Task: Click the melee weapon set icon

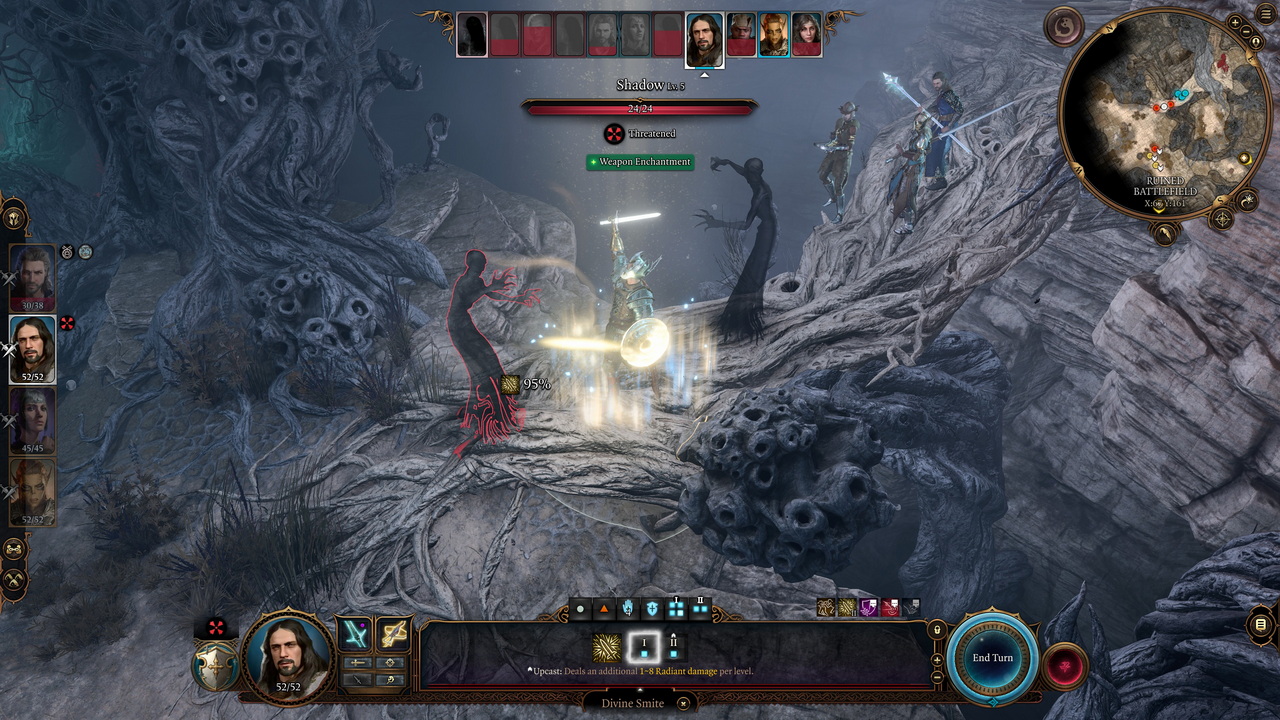Action: [355, 634]
